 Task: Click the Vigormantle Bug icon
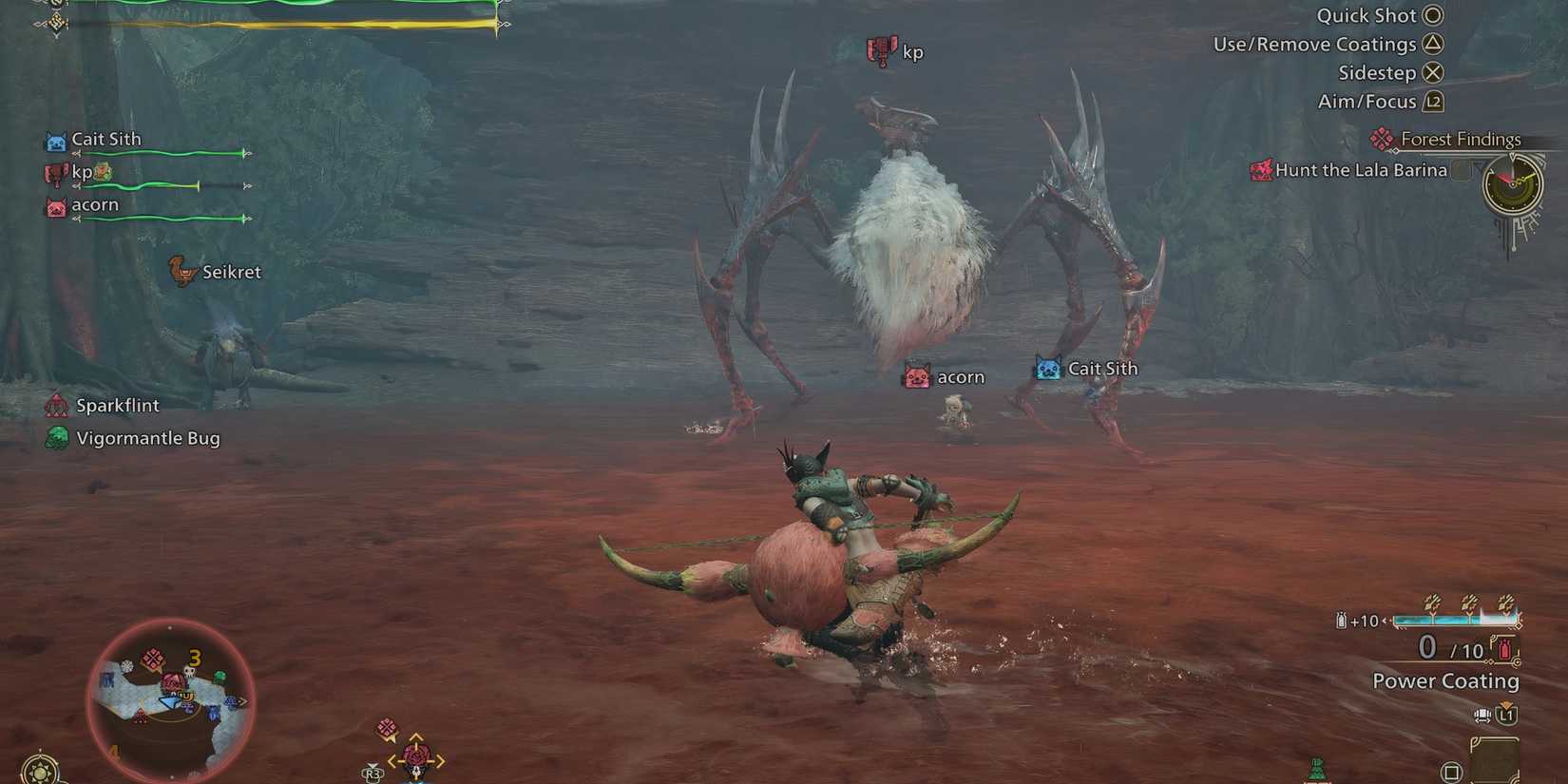click(59, 438)
